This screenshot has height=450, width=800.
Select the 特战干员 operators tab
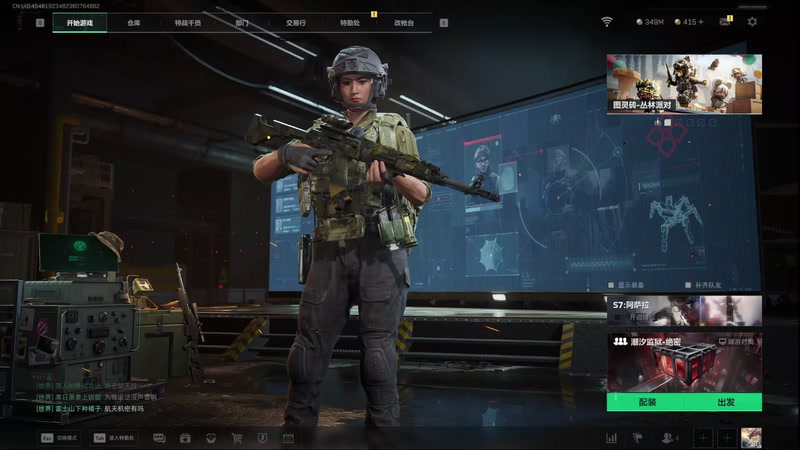187,22
